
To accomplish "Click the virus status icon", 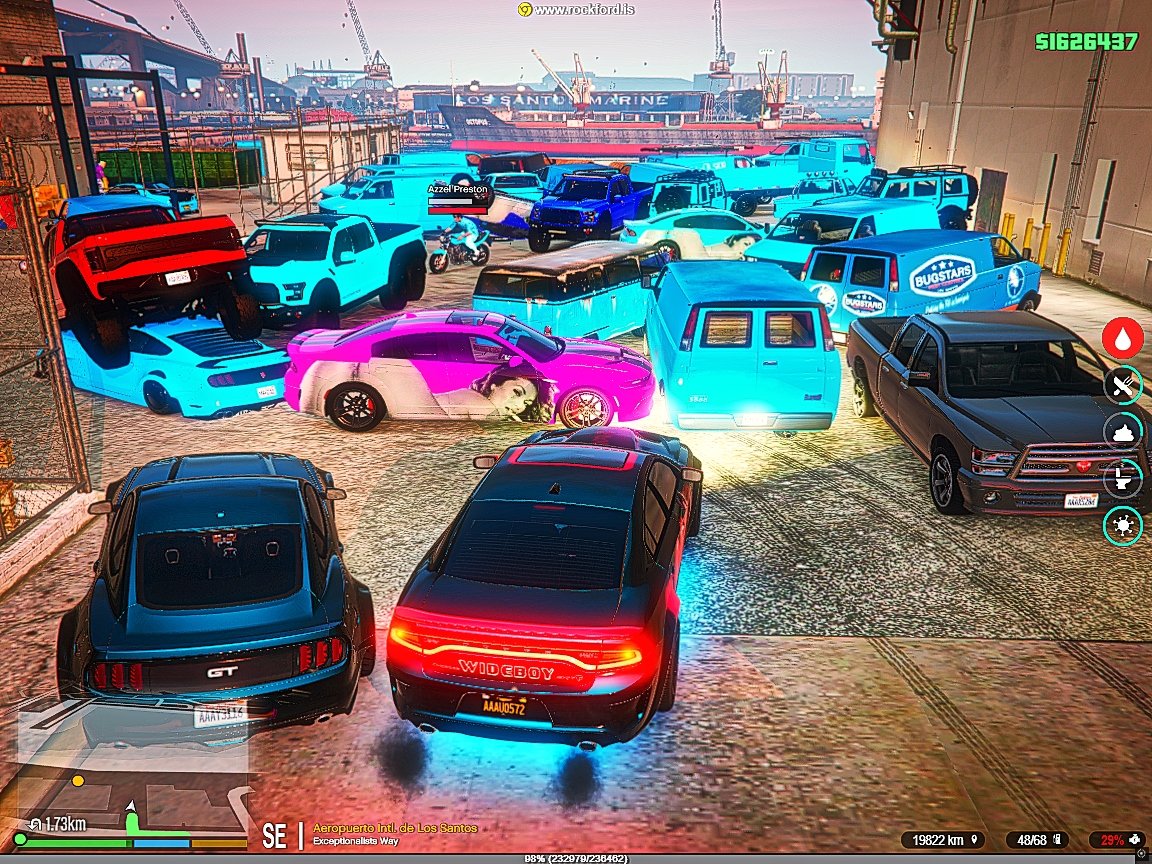I will [1123, 525].
